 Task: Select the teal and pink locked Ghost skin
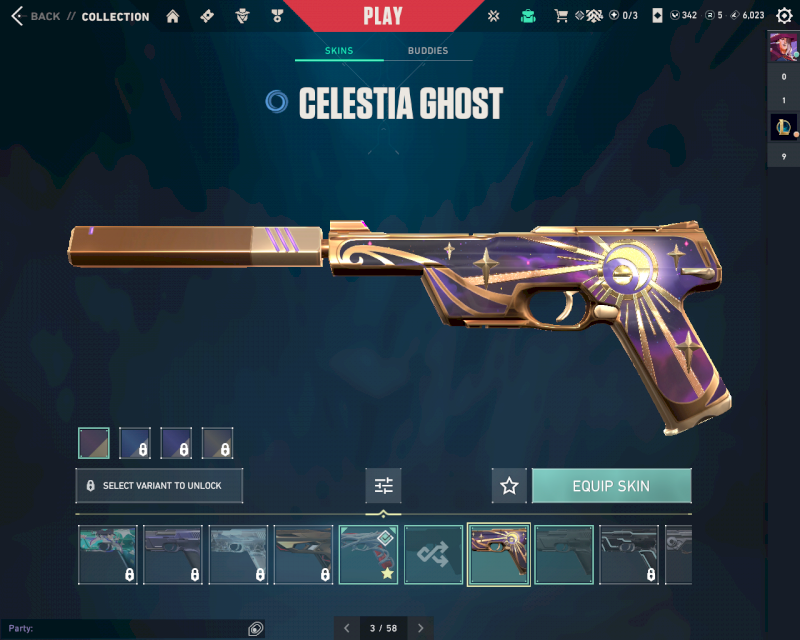click(108, 555)
